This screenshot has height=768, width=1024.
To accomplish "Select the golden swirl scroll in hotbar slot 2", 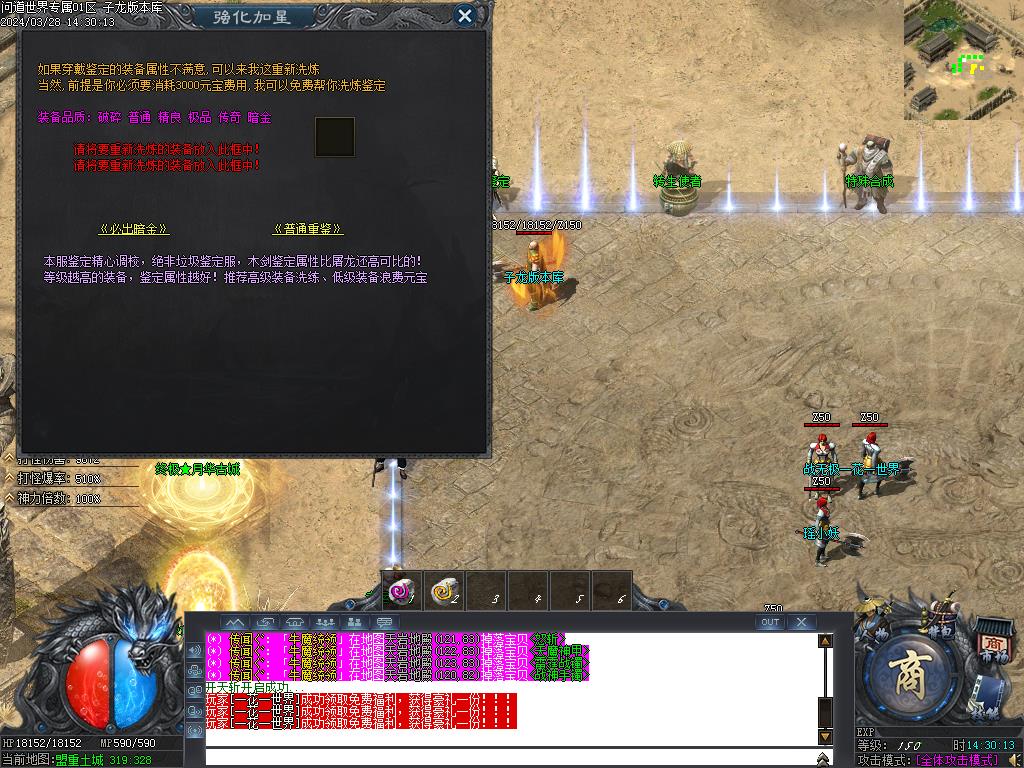I will (445, 592).
